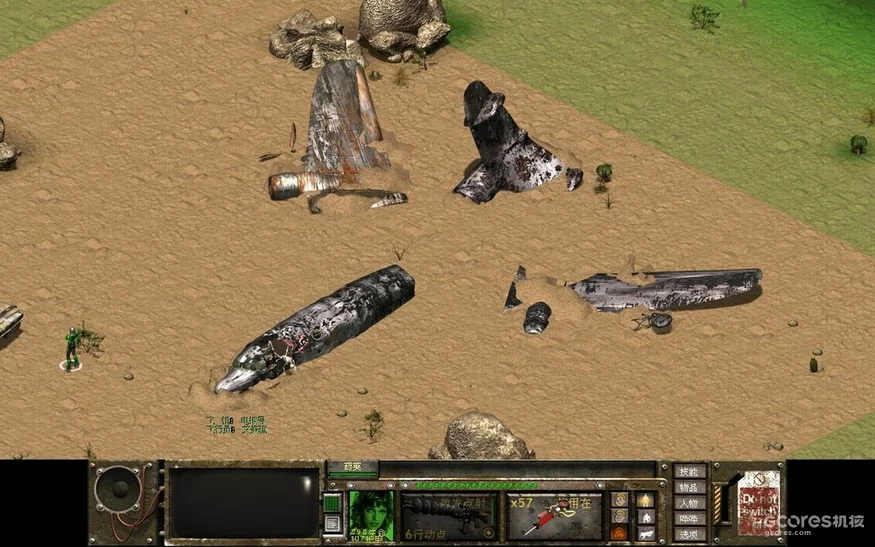Set stance to standing figure icon
This screenshot has height=547, width=875.
pyautogui.click(x=645, y=499)
